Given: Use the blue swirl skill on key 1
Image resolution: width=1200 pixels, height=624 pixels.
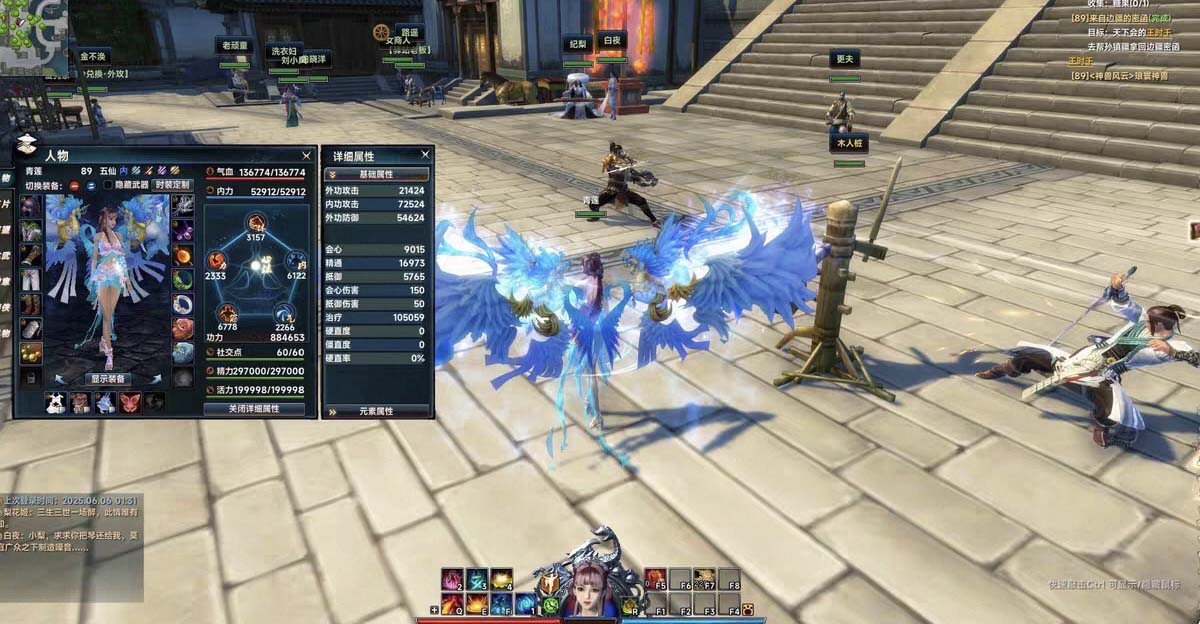Looking at the screenshot, I should point(525,603).
